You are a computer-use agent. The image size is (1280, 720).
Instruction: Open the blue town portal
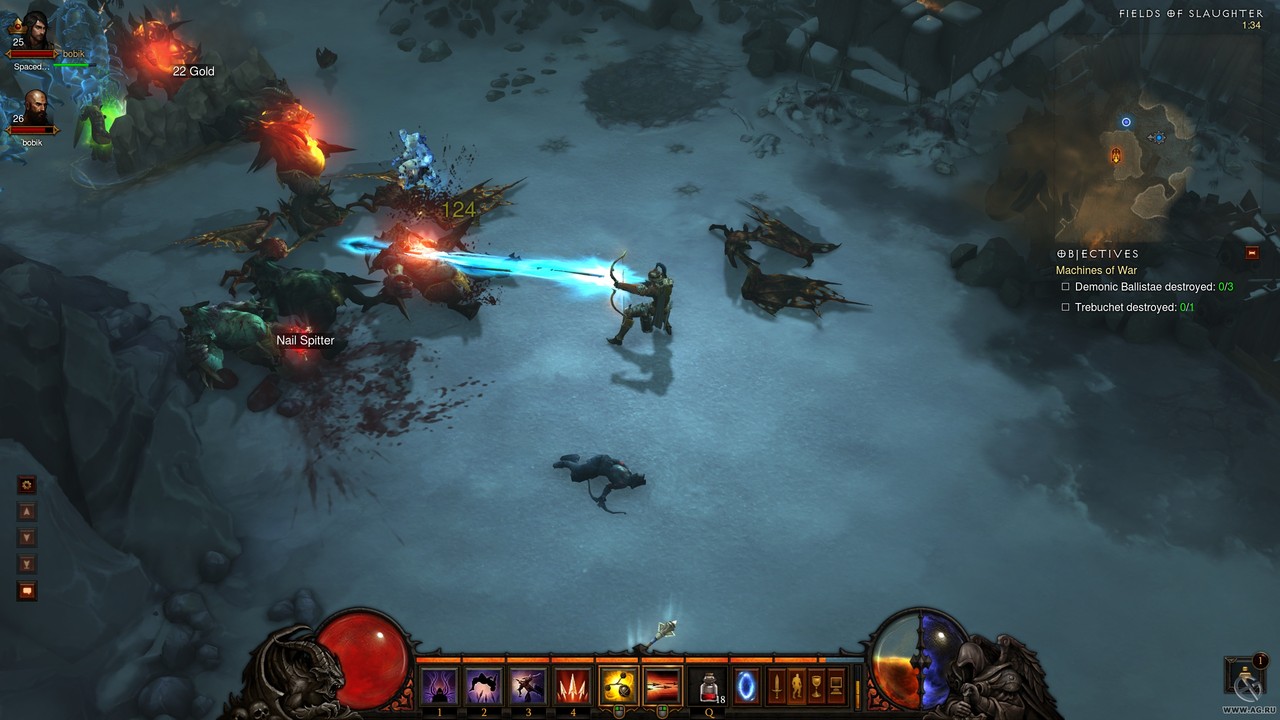(x=747, y=686)
